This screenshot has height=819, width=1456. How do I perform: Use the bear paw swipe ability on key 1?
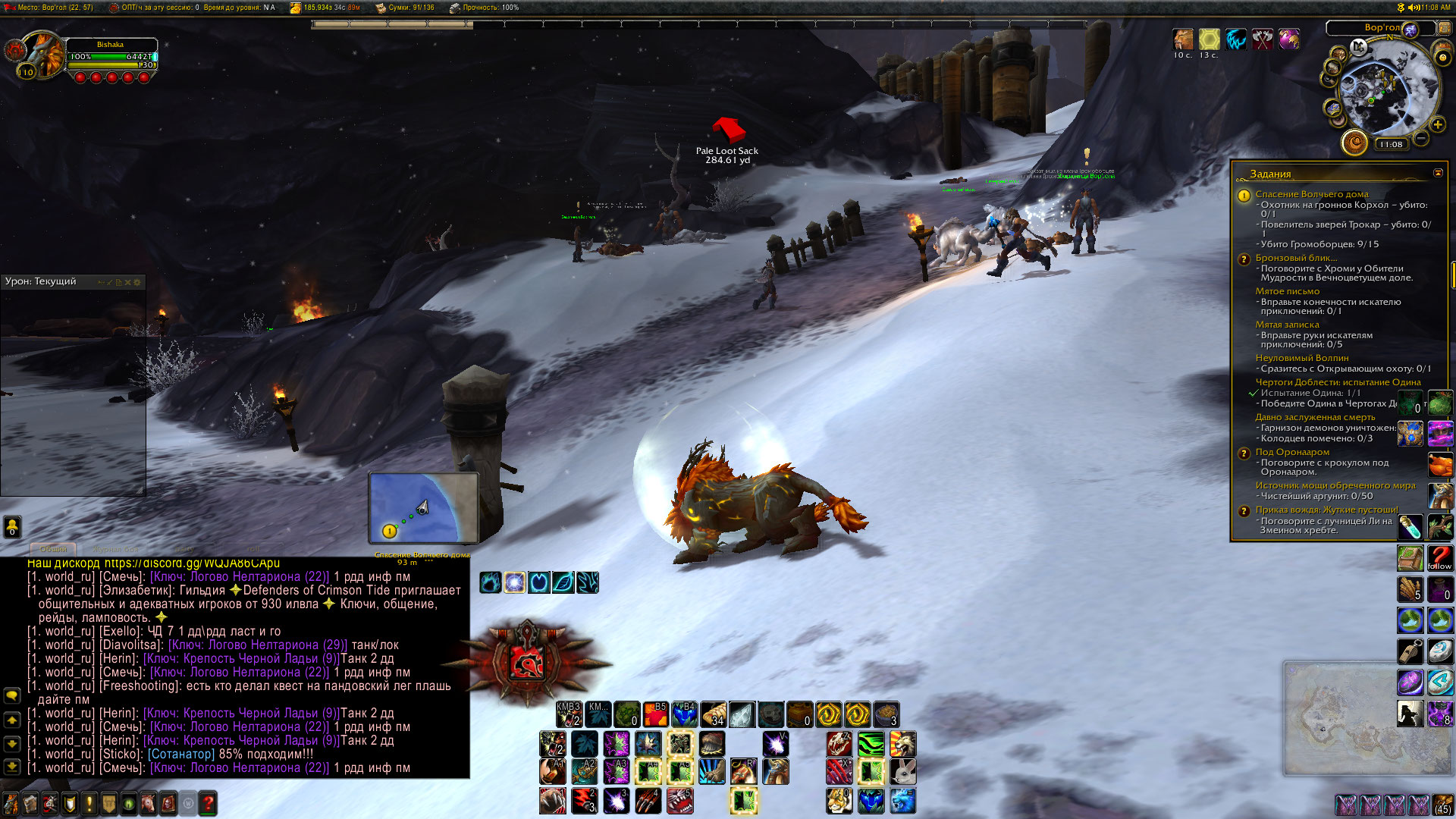coord(553,801)
